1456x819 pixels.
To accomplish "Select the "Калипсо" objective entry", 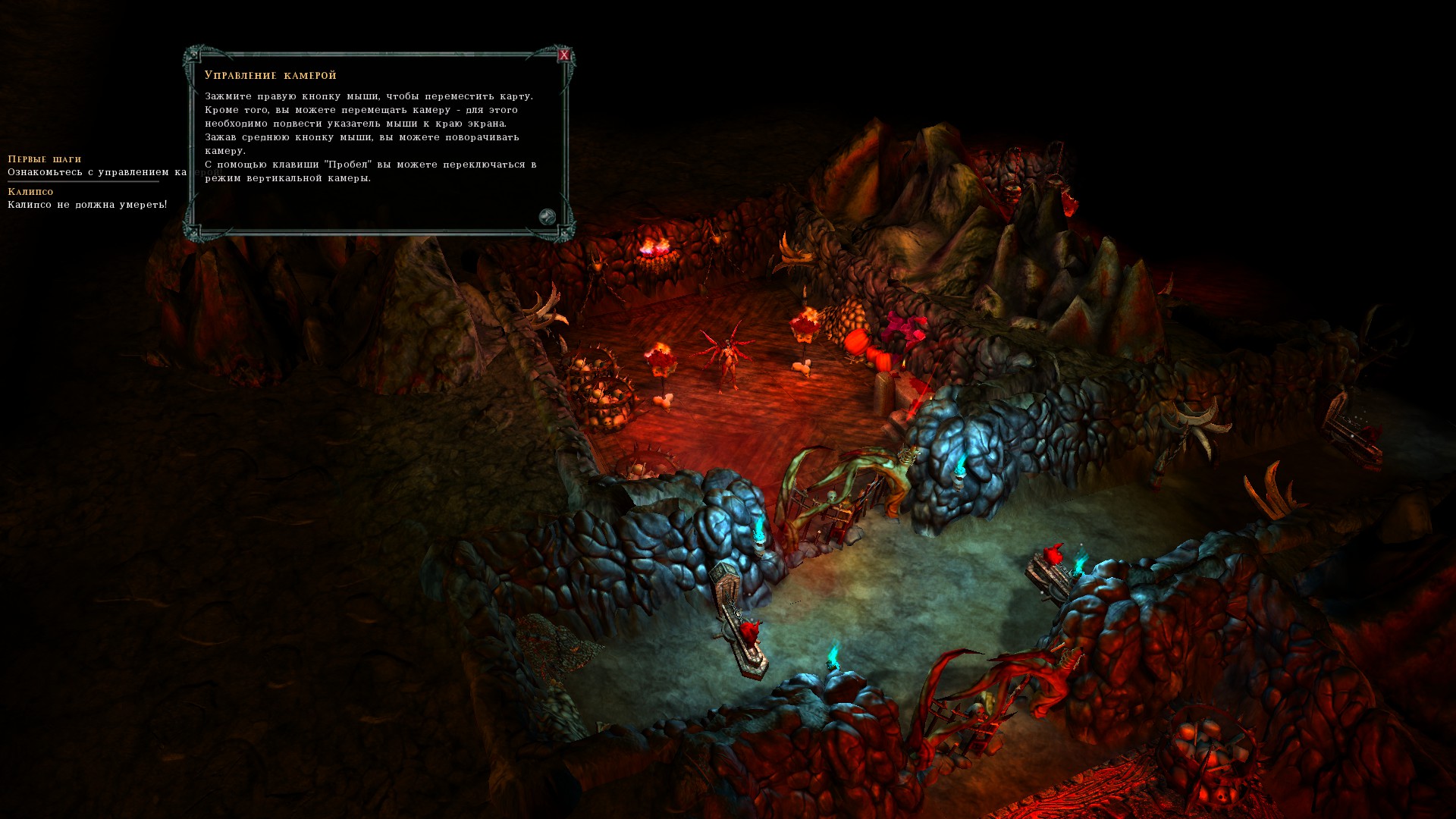I will click(x=31, y=192).
